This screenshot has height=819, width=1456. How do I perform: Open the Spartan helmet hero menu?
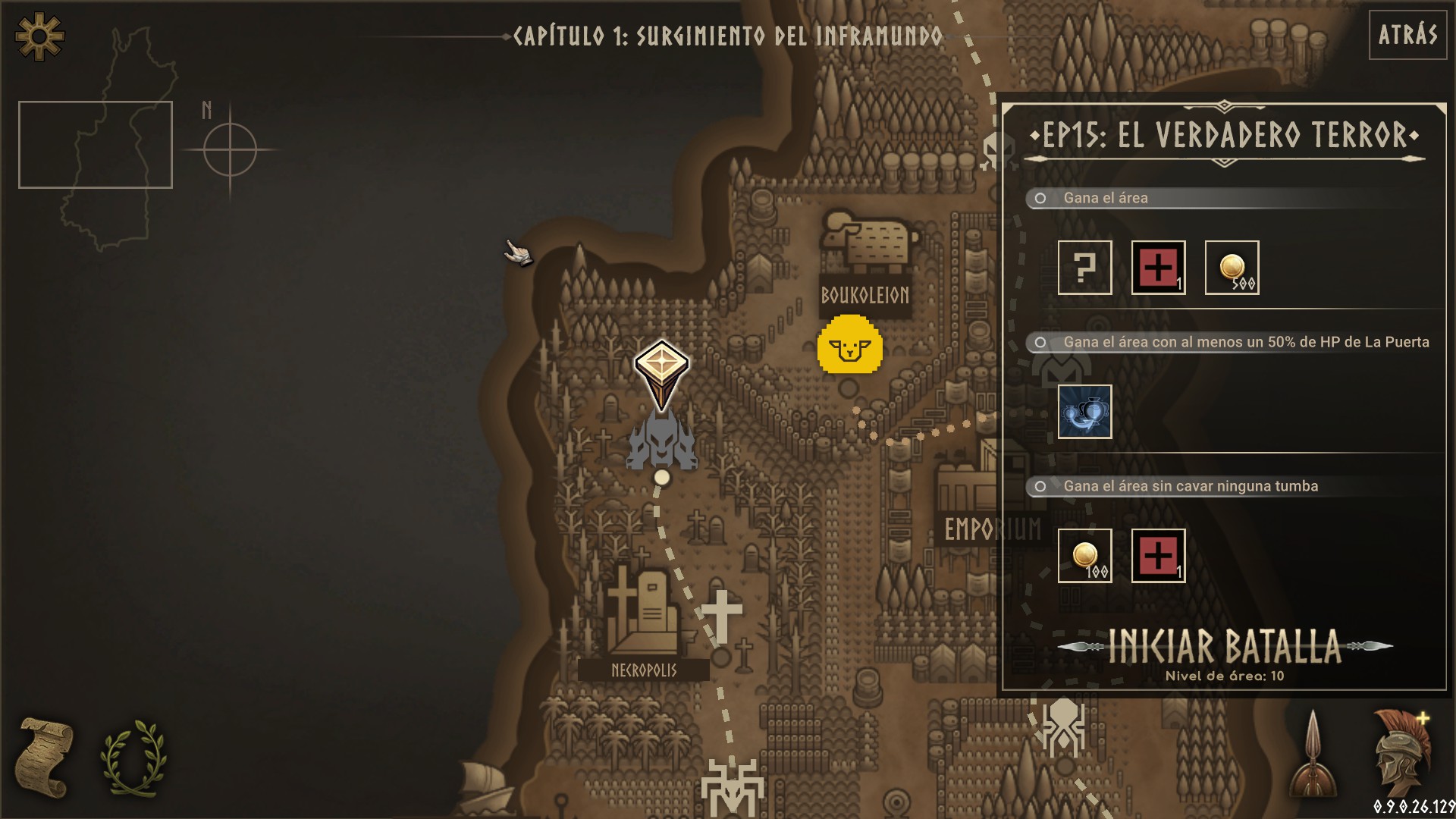click(1401, 754)
